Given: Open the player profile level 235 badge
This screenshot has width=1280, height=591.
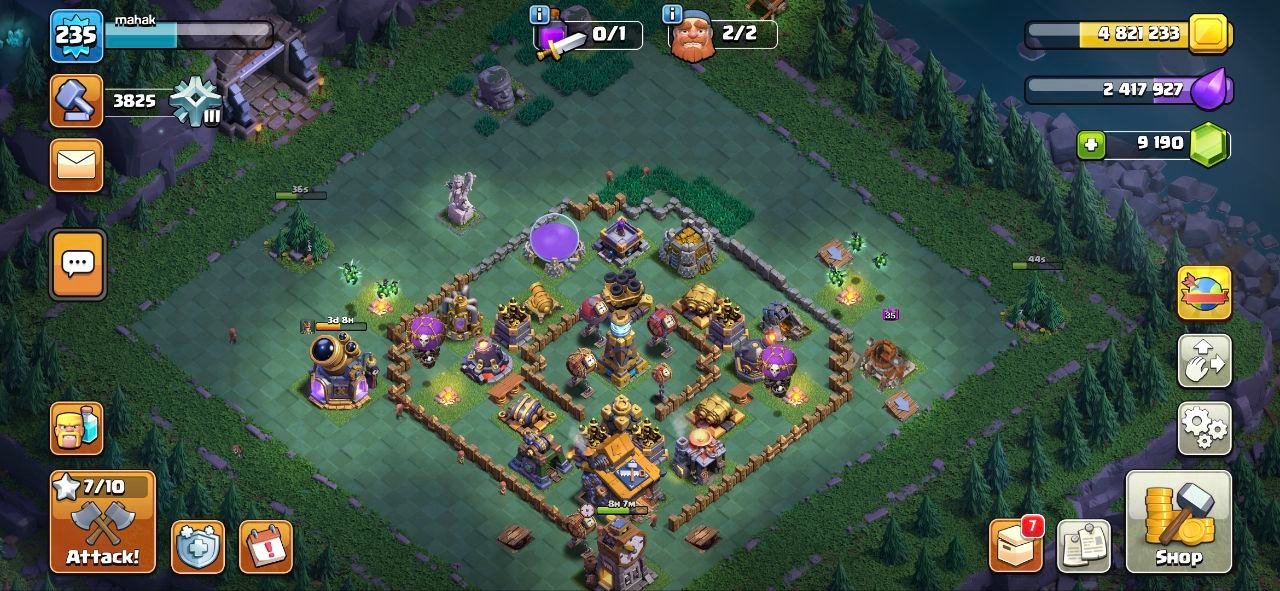Looking at the screenshot, I should pos(76,36).
